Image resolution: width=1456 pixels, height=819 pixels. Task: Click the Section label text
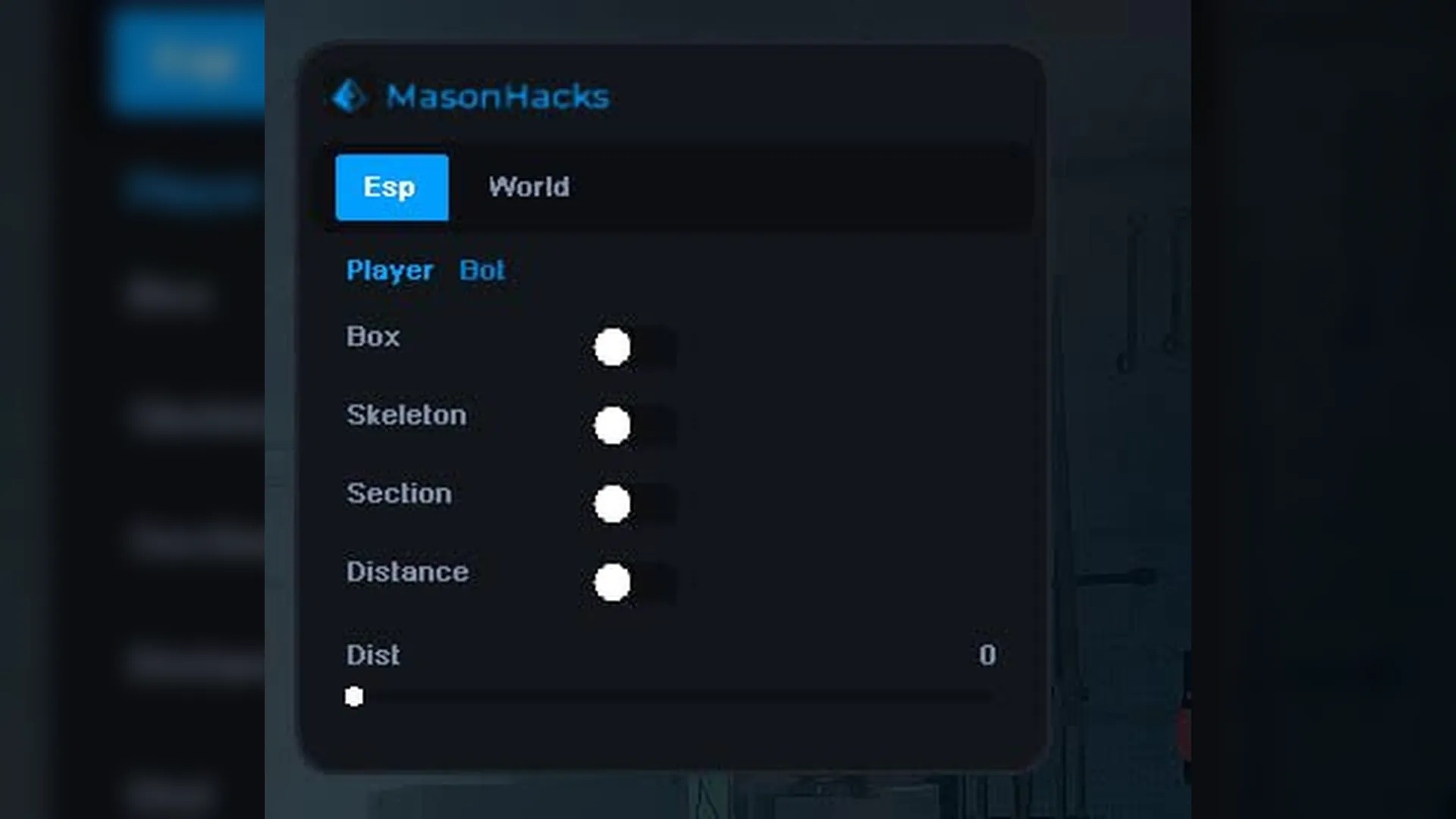click(x=400, y=494)
